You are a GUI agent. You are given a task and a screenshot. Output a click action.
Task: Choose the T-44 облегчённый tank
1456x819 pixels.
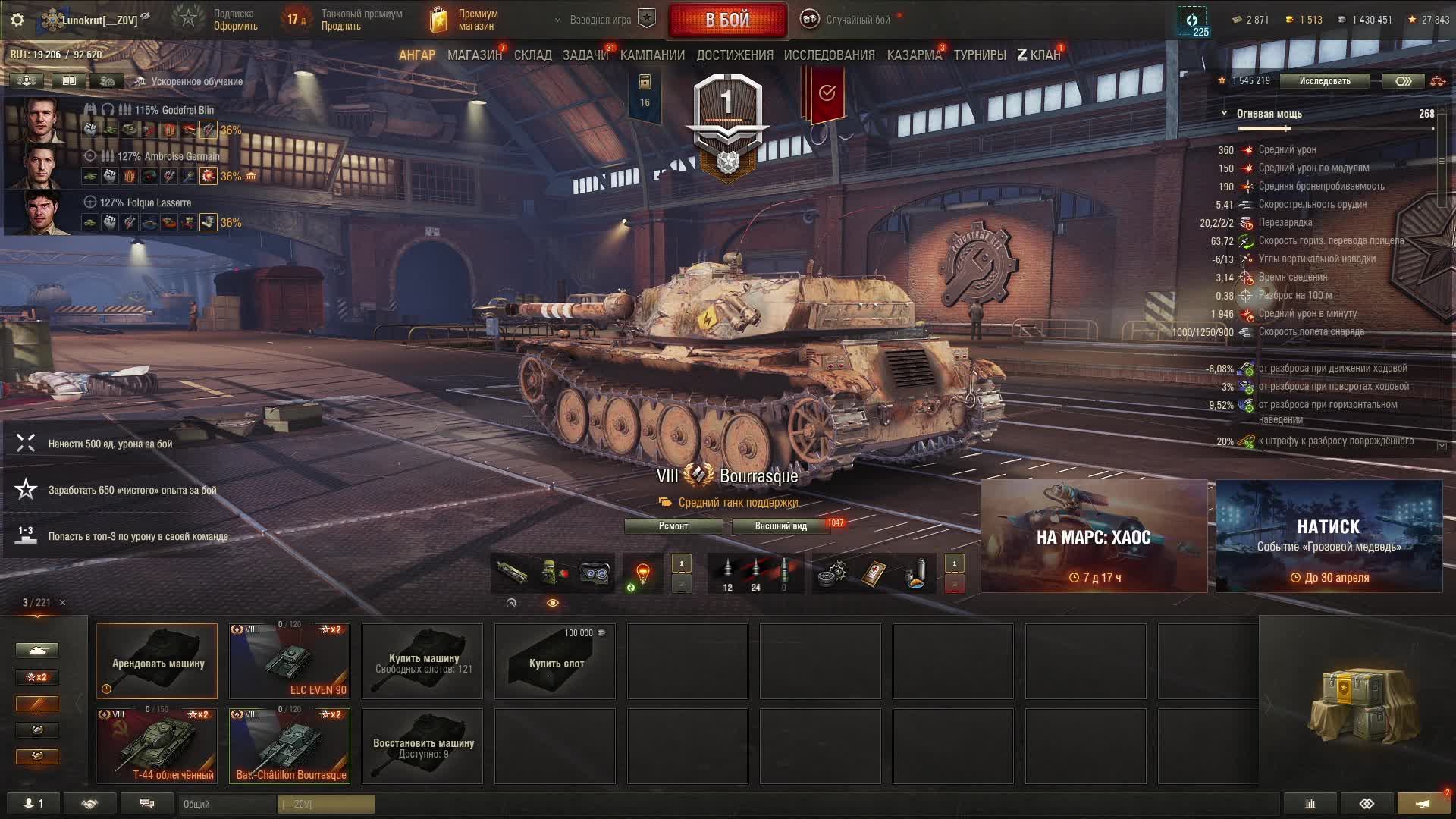click(x=157, y=746)
